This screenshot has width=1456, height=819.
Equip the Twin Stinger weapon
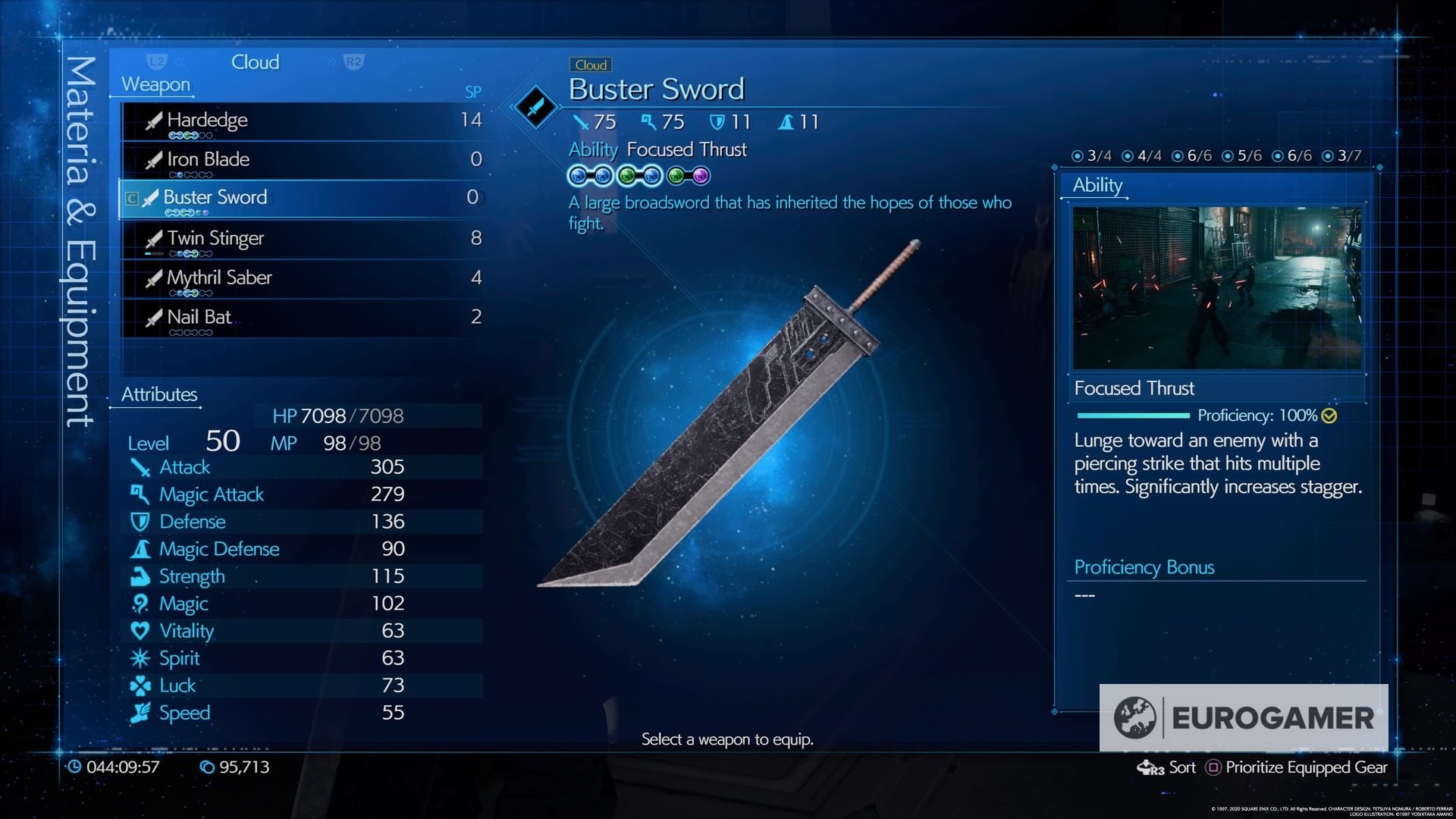tap(215, 237)
